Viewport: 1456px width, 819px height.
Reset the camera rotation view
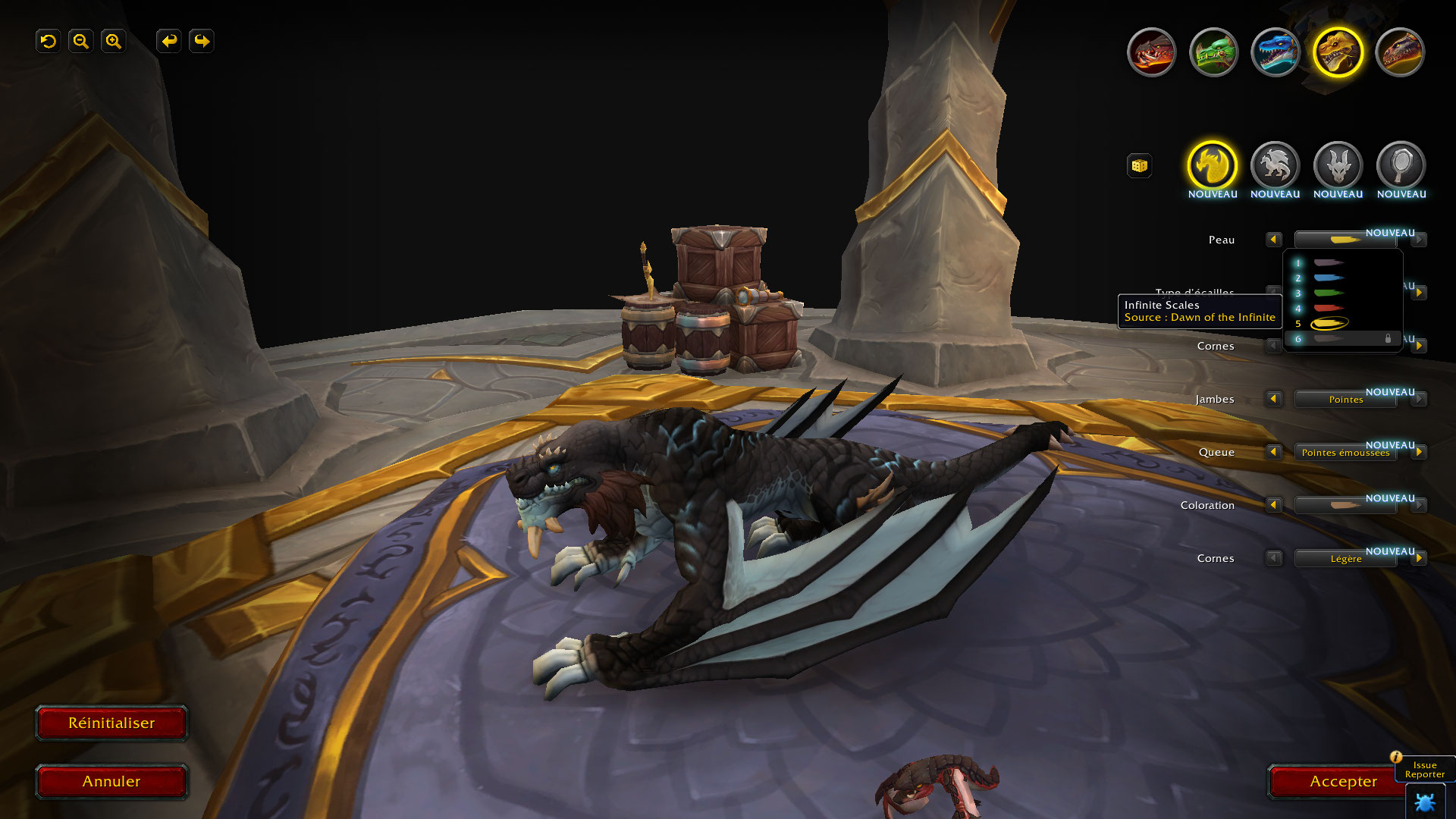[49, 41]
